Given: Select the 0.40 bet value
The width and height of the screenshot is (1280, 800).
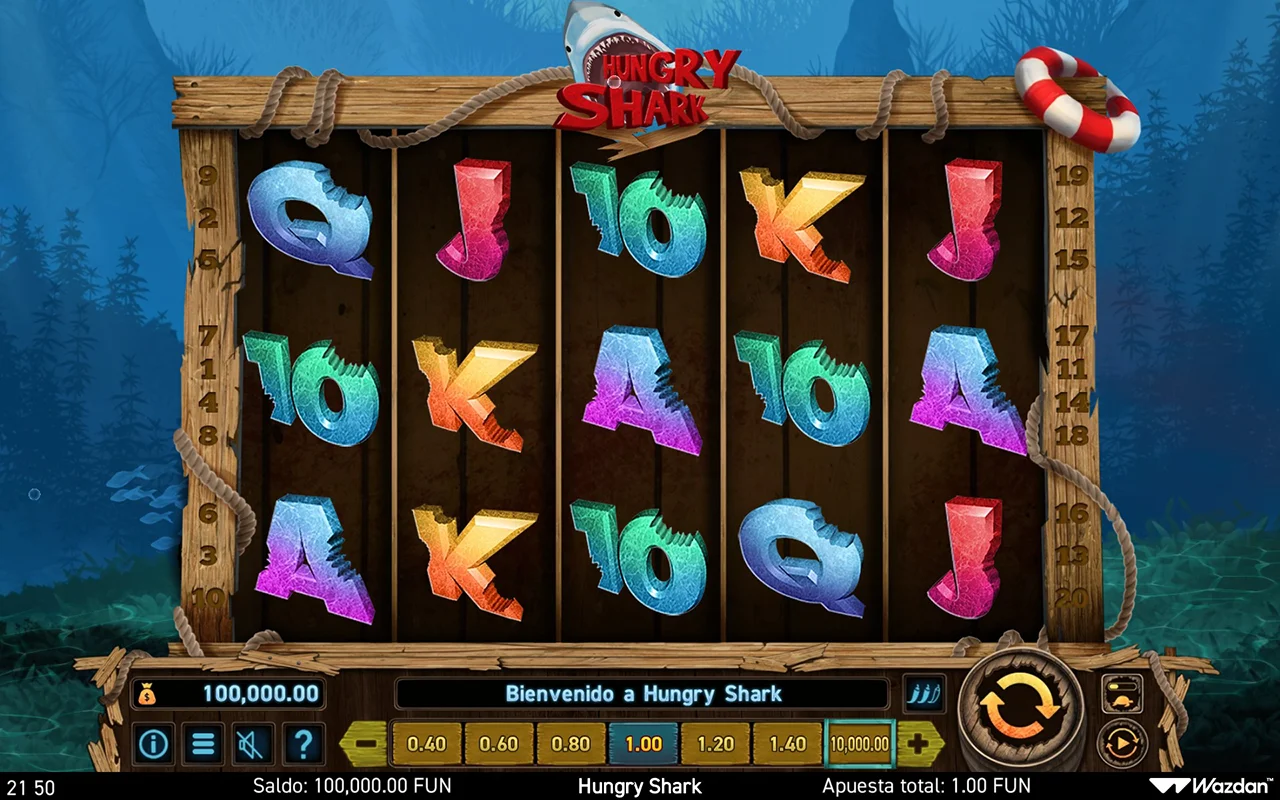Looking at the screenshot, I should (x=427, y=744).
